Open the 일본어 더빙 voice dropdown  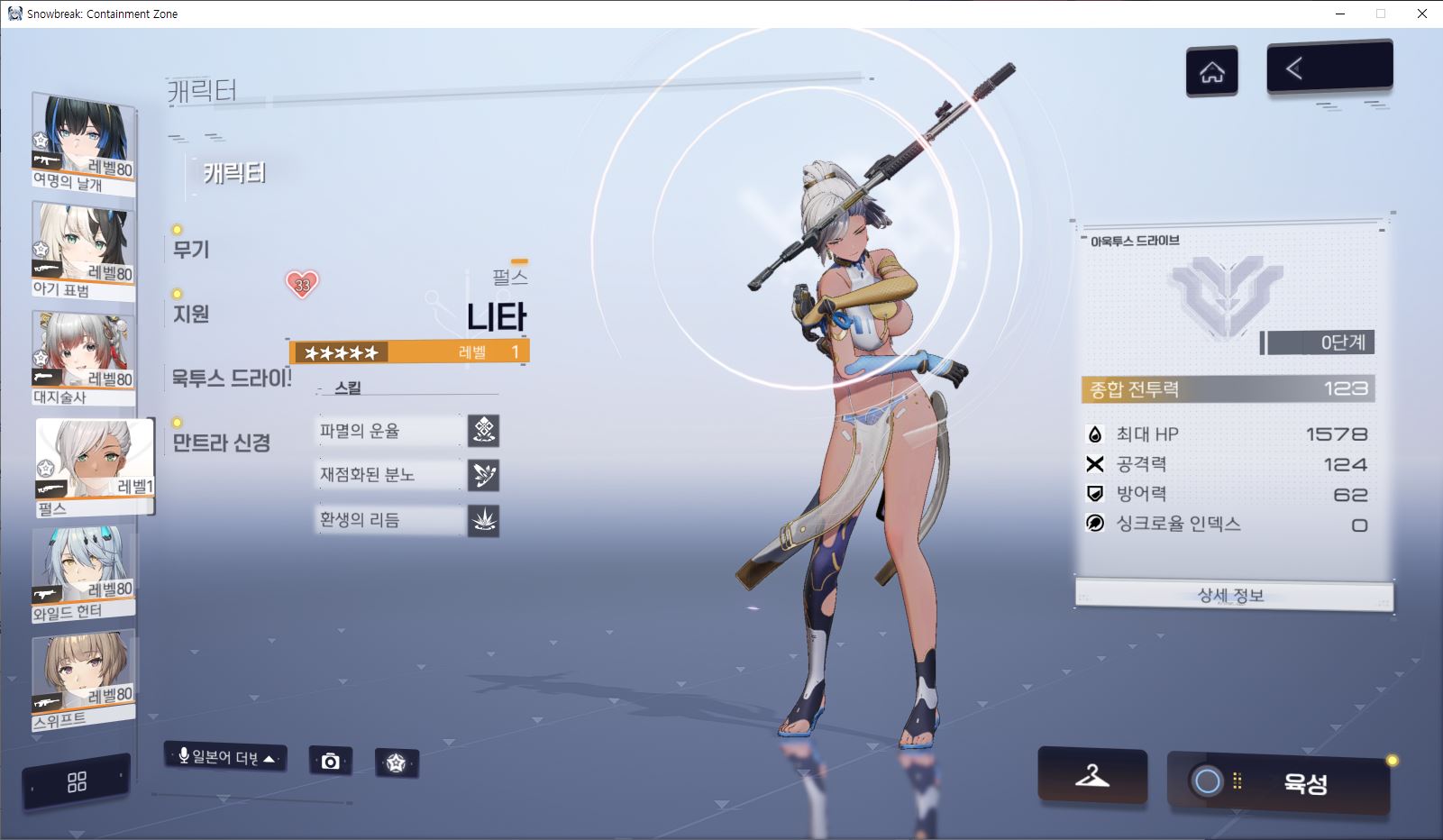225,757
